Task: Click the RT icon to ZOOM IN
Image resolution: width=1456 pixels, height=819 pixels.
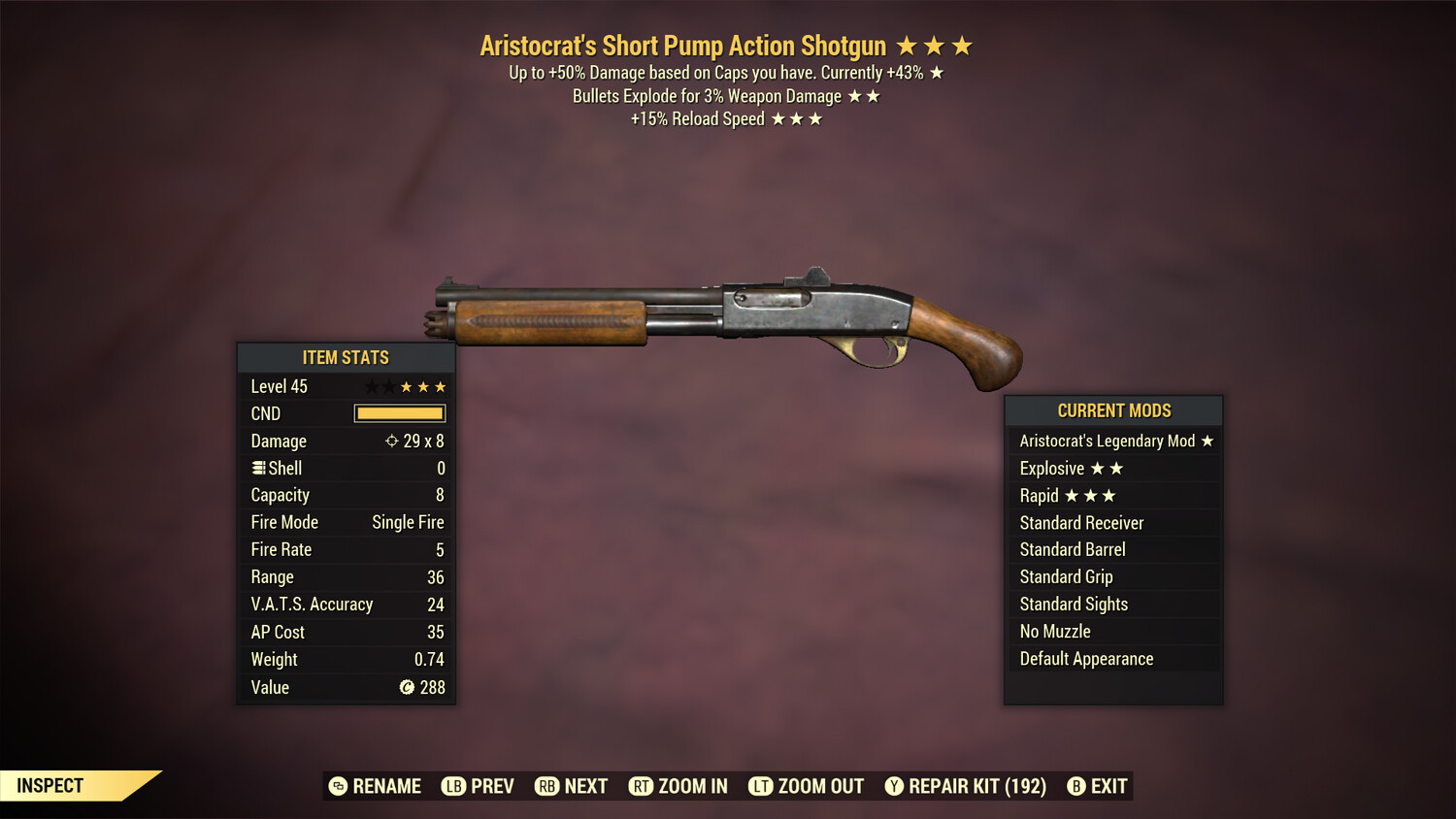Action: click(642, 786)
